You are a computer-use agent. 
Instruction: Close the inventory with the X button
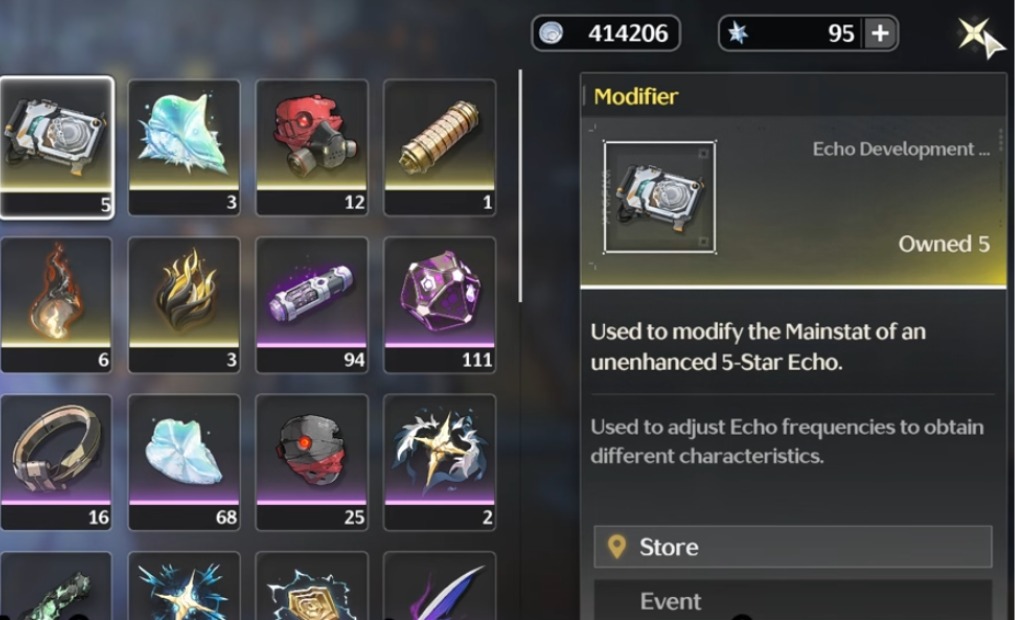click(x=975, y=35)
